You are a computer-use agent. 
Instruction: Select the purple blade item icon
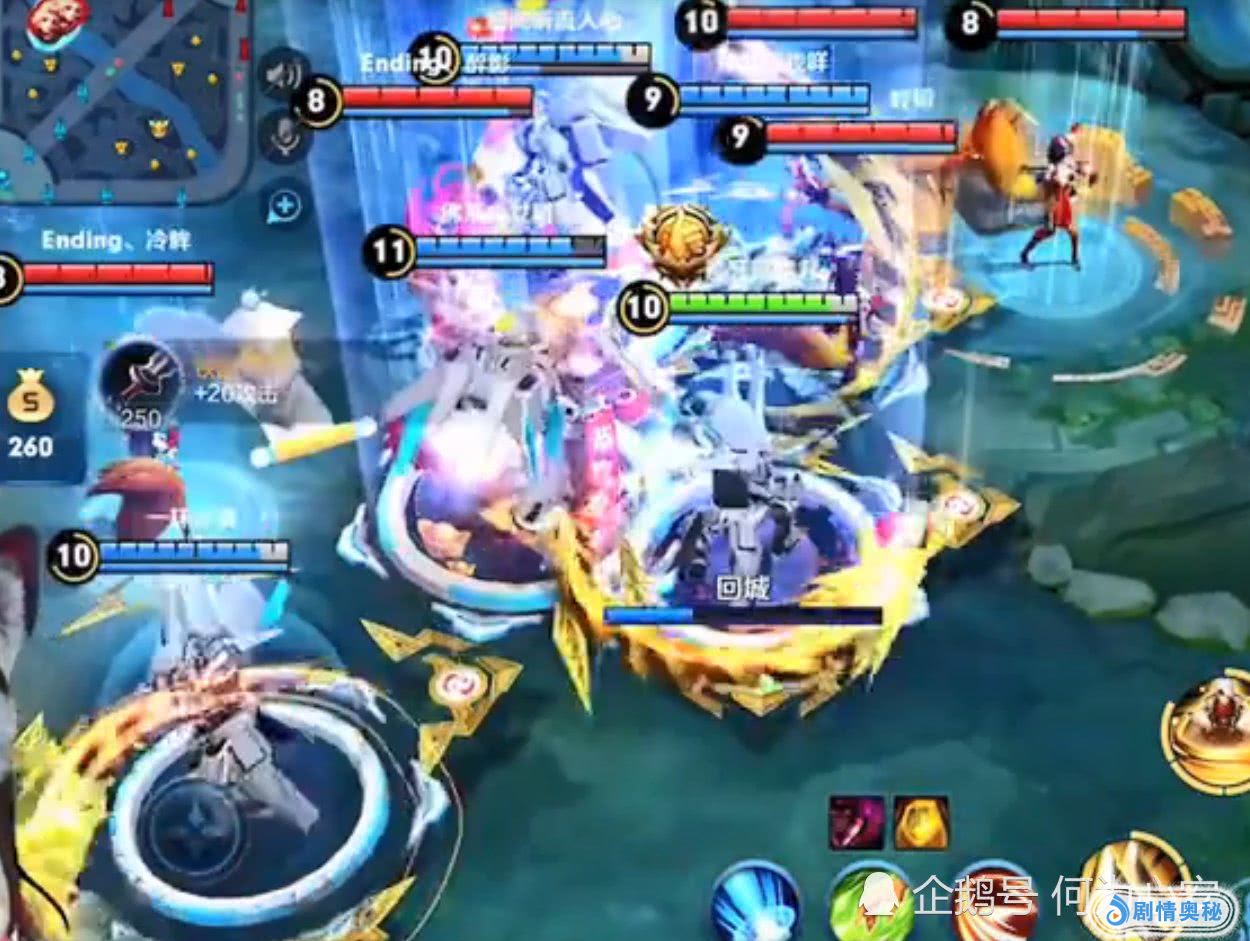856,822
